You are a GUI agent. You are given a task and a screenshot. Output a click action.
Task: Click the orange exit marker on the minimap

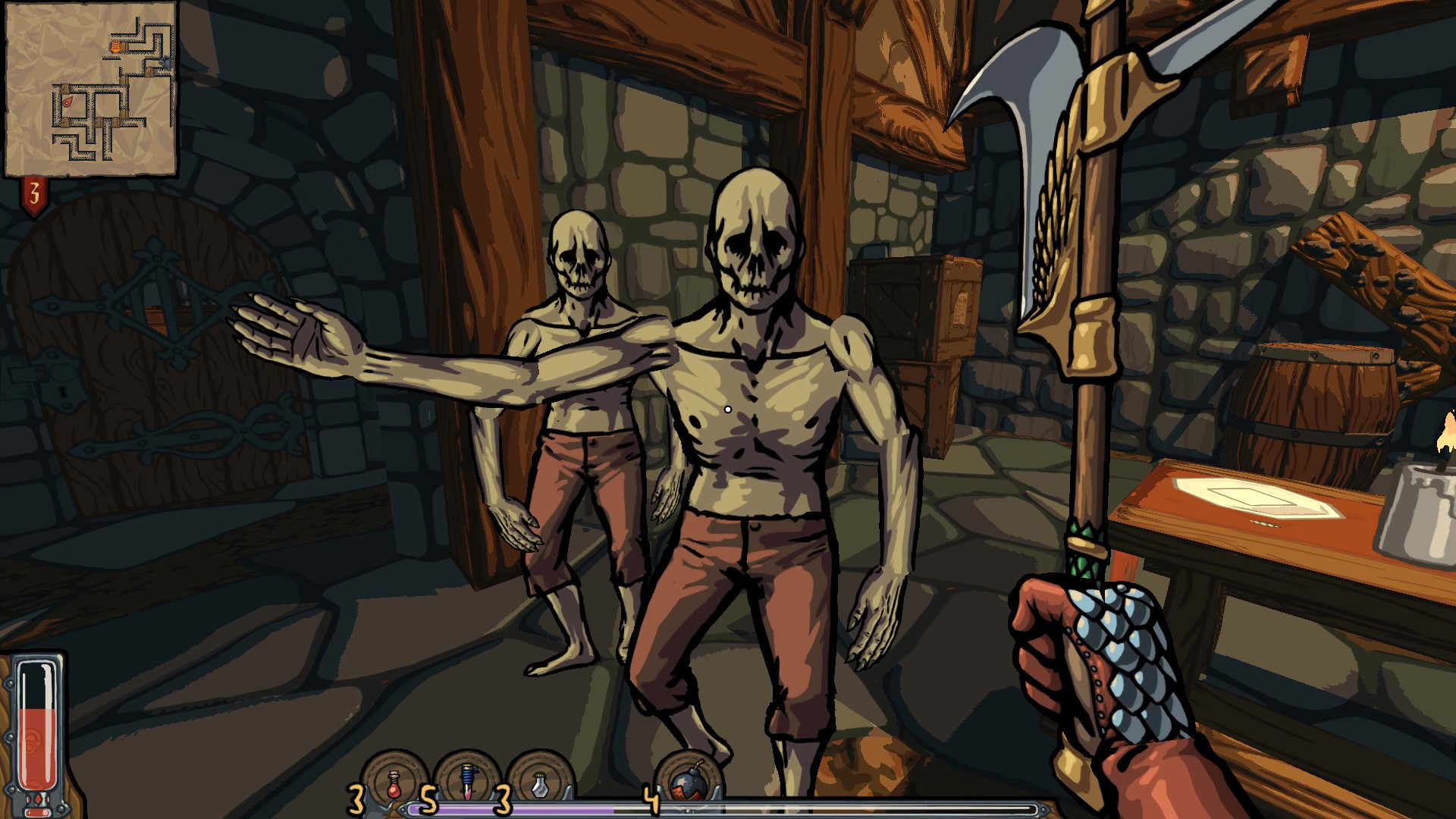coord(115,46)
